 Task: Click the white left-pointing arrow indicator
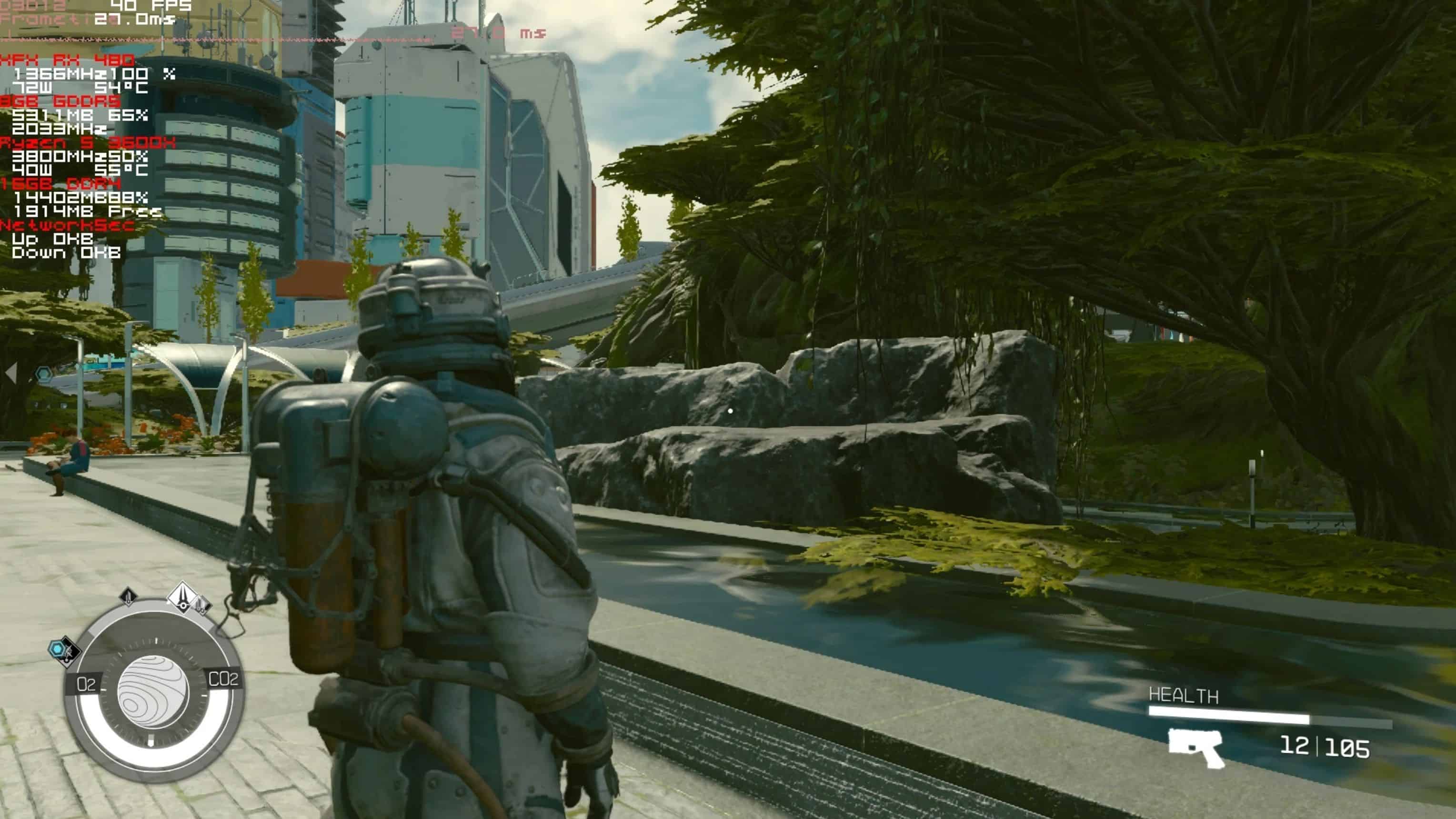point(11,373)
